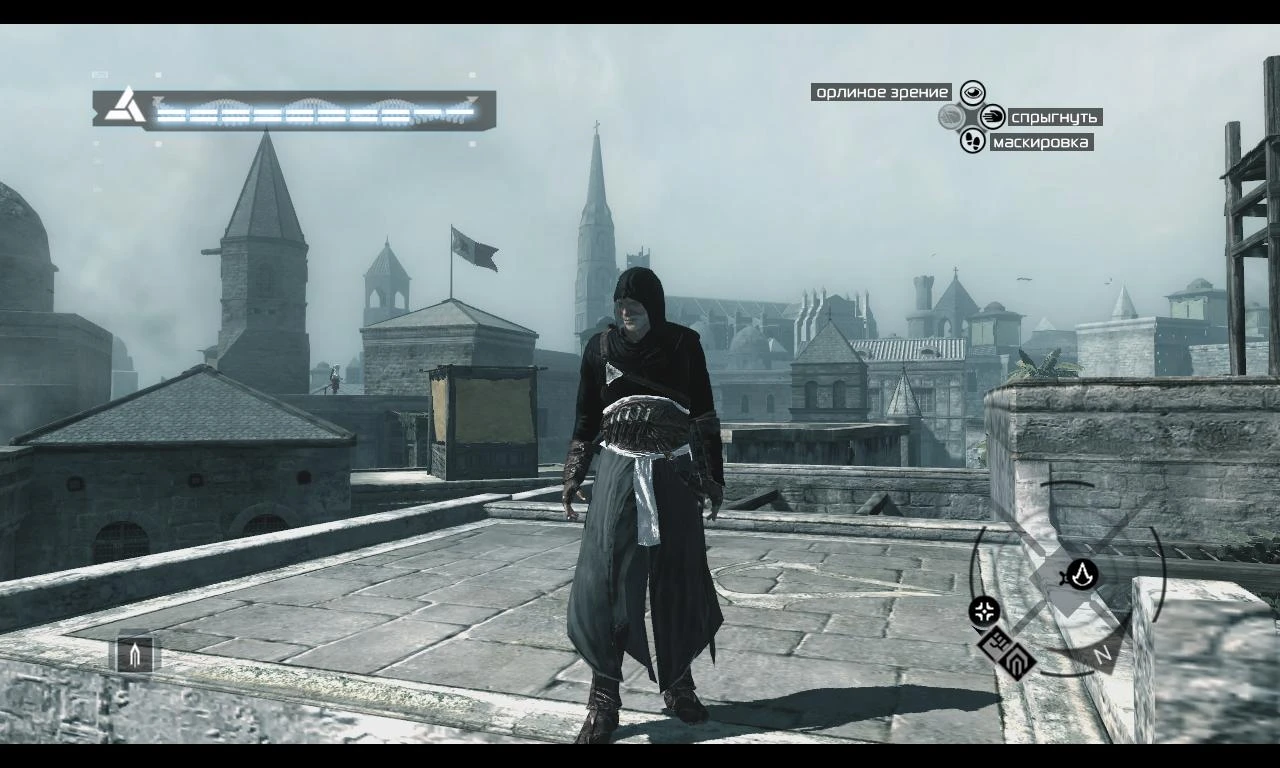Activate спрыгнуть with the hand button
Screen dimensions: 1280x768
coord(992,117)
